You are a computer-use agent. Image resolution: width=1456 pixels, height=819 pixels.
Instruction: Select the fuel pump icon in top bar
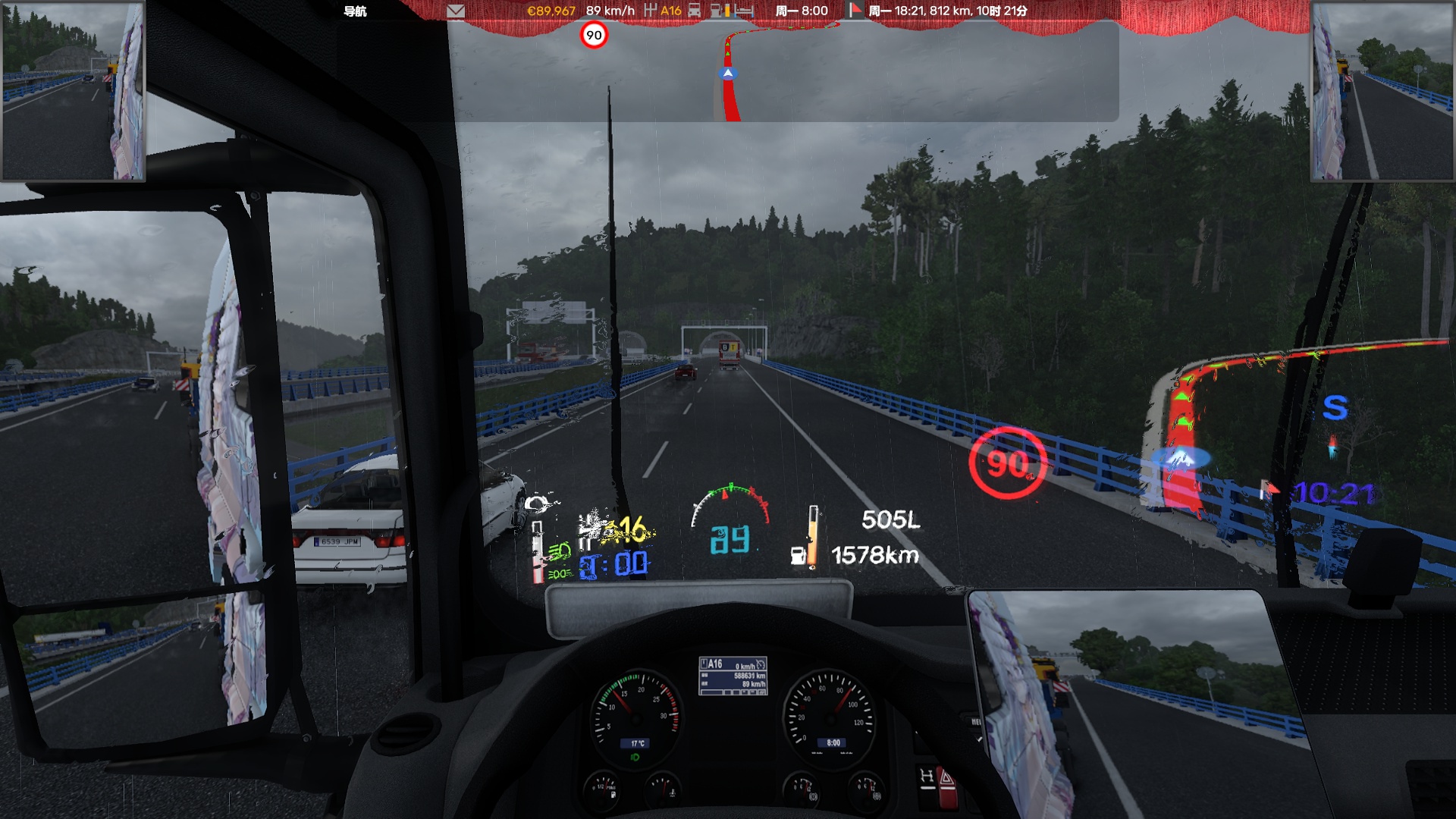pyautogui.click(x=717, y=11)
